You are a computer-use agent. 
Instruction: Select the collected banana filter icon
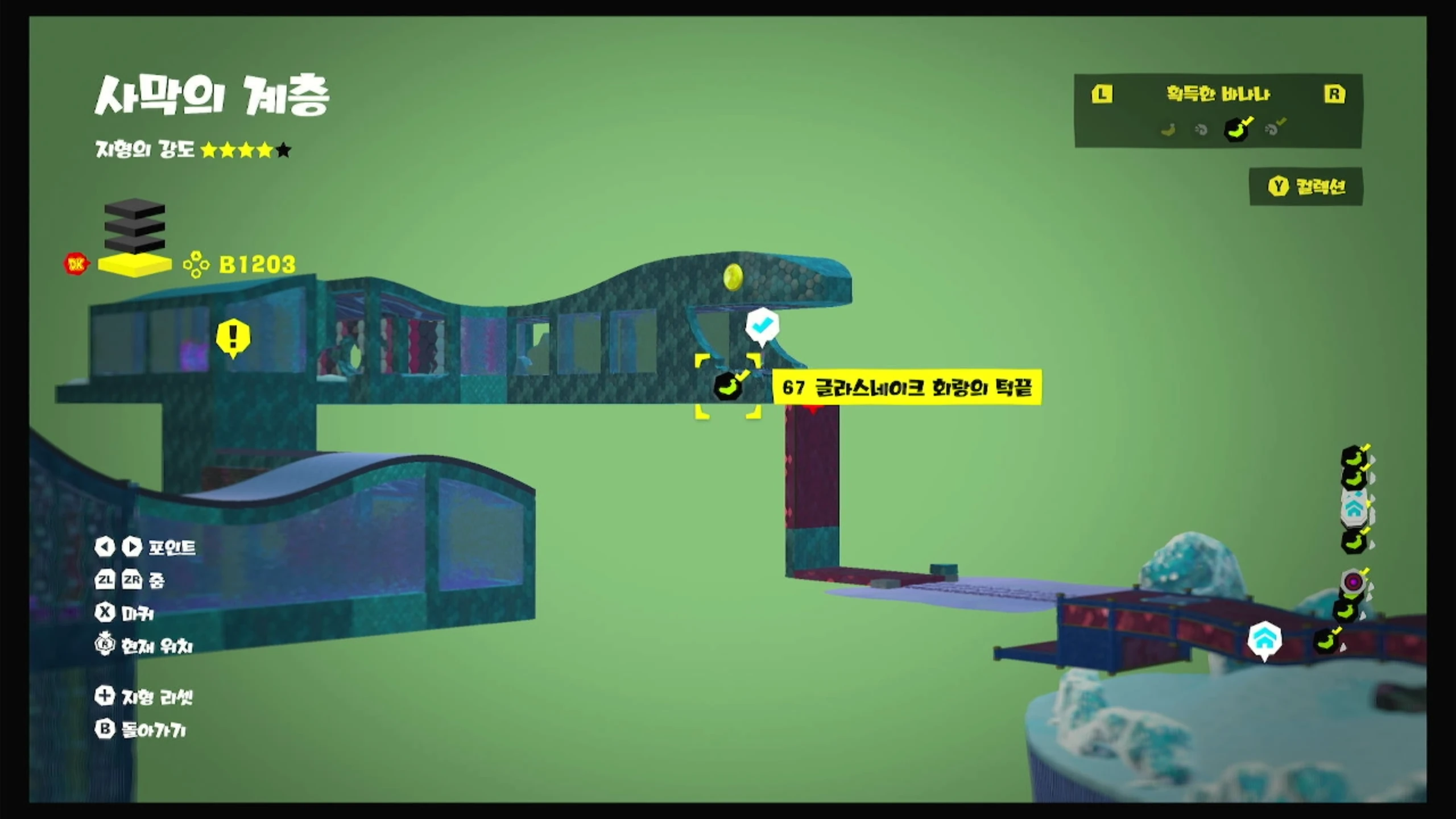pyautogui.click(x=1238, y=129)
